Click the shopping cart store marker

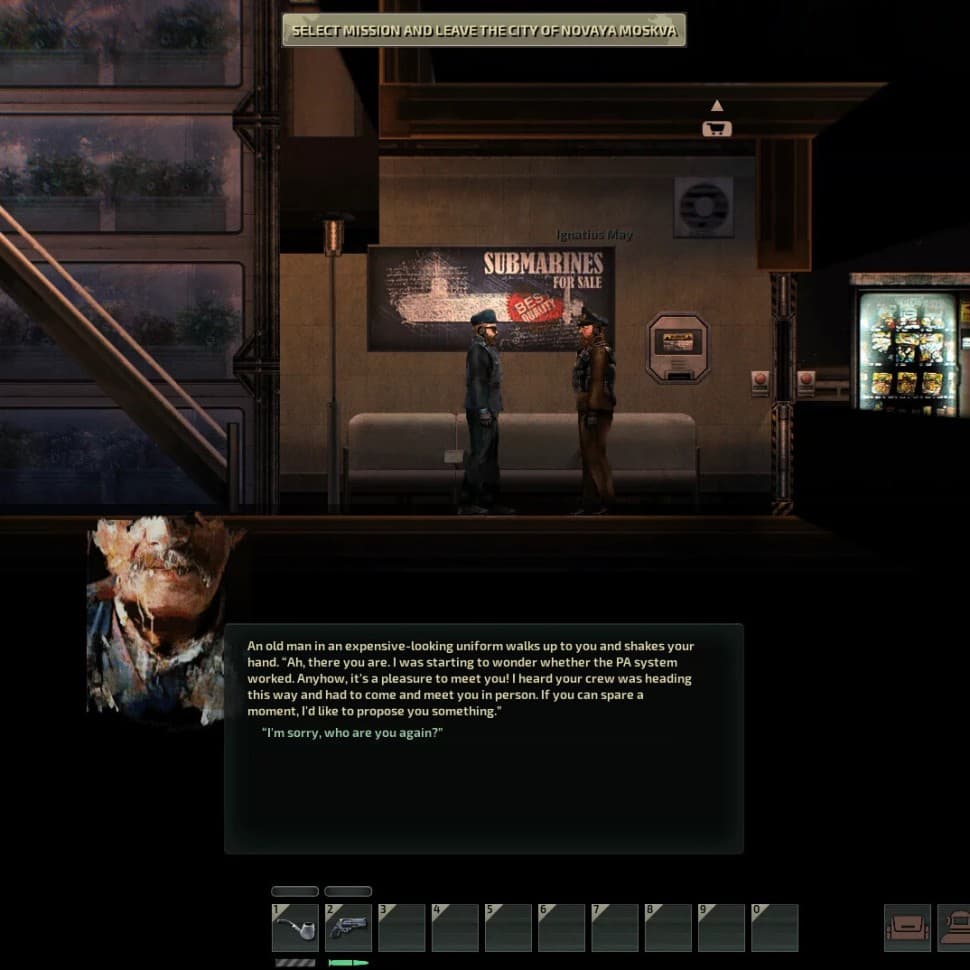(716, 128)
